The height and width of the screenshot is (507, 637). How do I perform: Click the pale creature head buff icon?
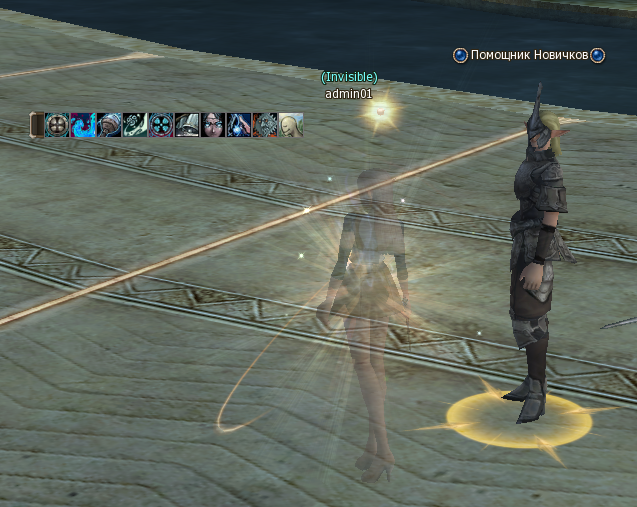291,125
